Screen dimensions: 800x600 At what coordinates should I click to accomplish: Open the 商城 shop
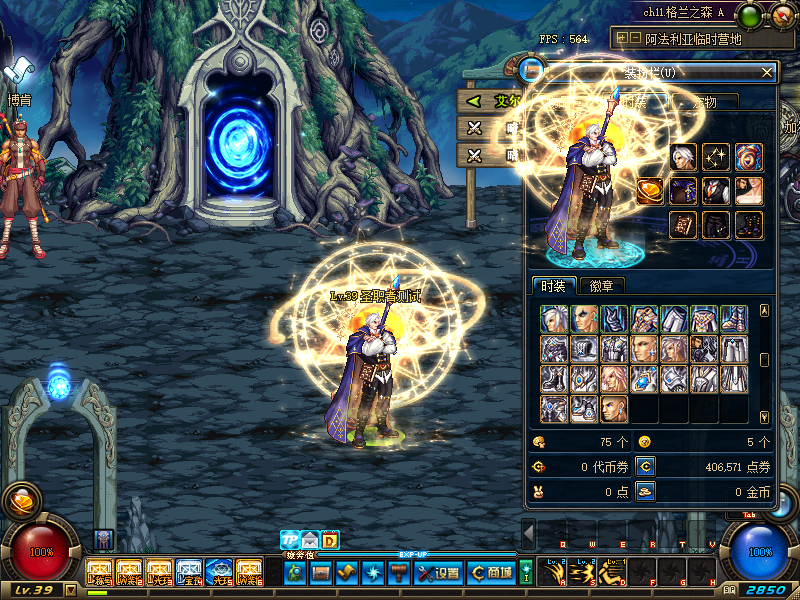(492, 573)
